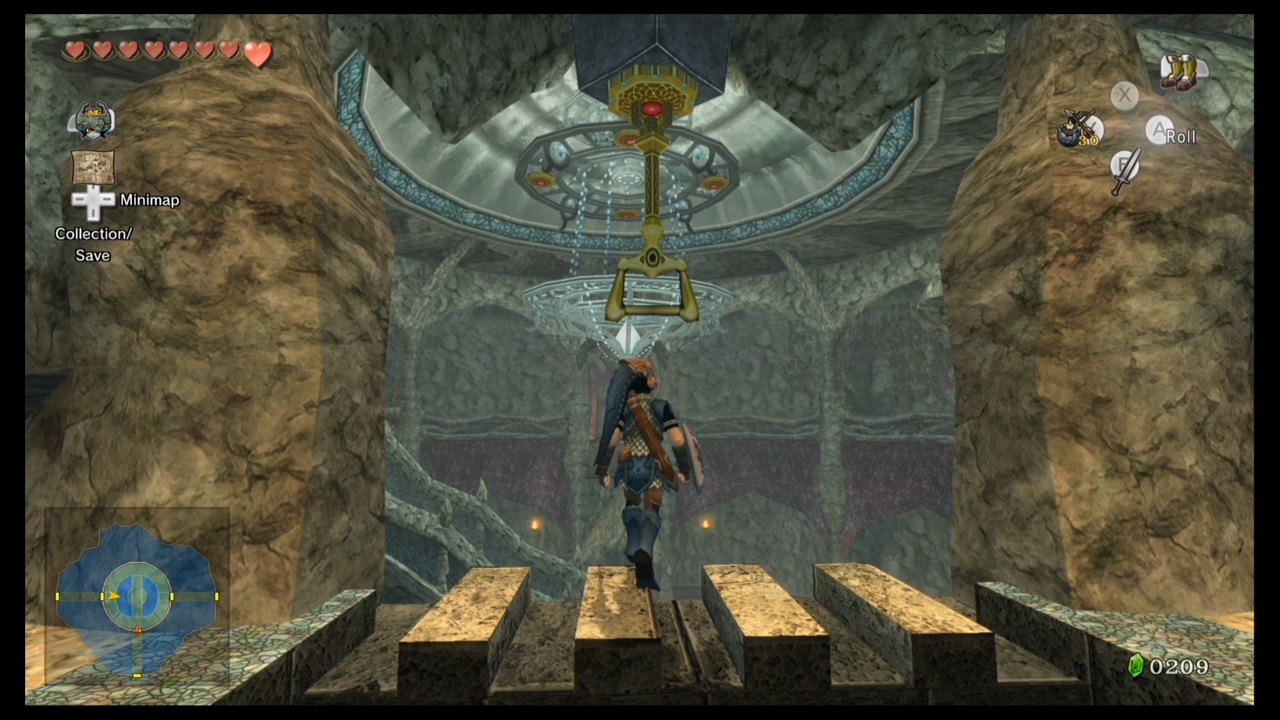Click the Y button behind the bow icon
Screen dimensions: 1280x720
point(1095,125)
